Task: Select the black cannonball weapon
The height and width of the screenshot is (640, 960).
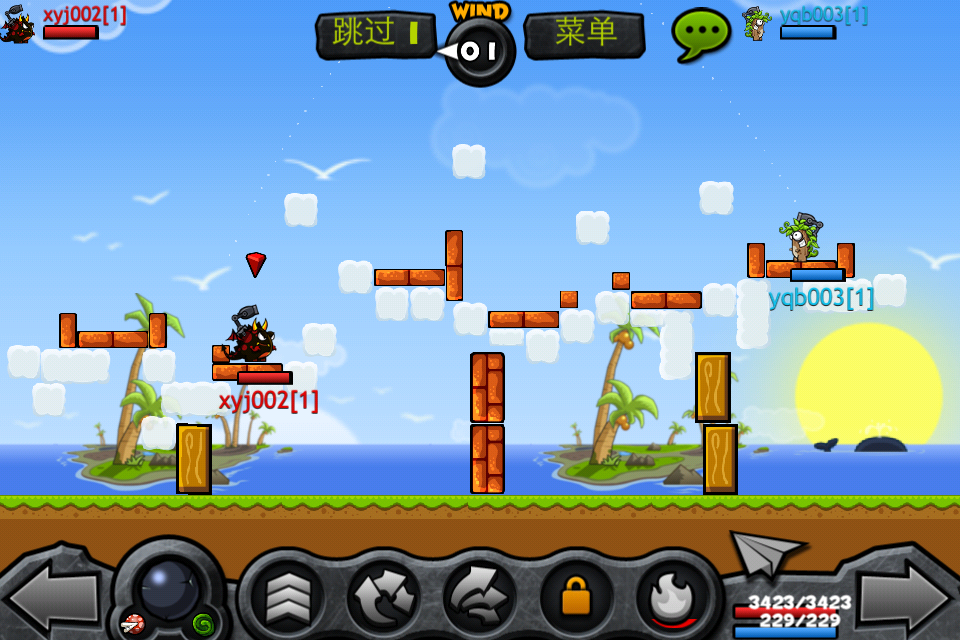Action: (x=169, y=588)
